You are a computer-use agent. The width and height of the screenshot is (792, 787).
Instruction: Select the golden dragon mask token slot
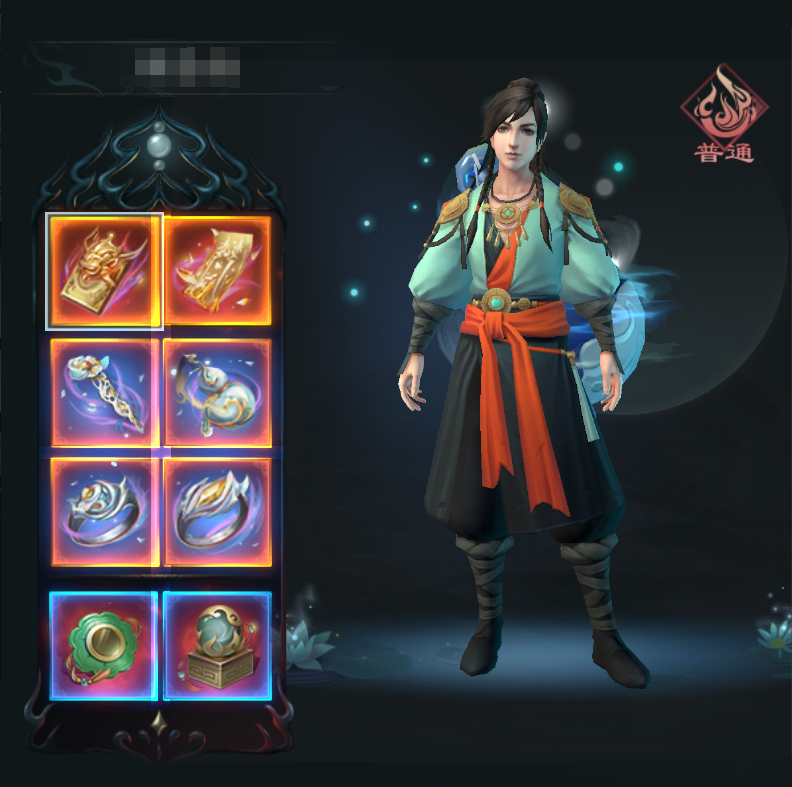[104, 271]
